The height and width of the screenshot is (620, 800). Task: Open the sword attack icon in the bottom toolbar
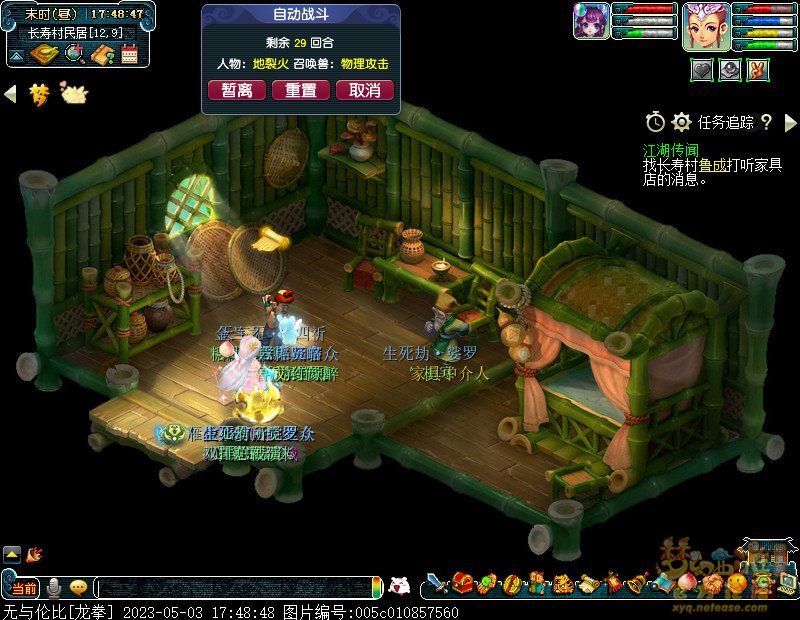pos(437,583)
